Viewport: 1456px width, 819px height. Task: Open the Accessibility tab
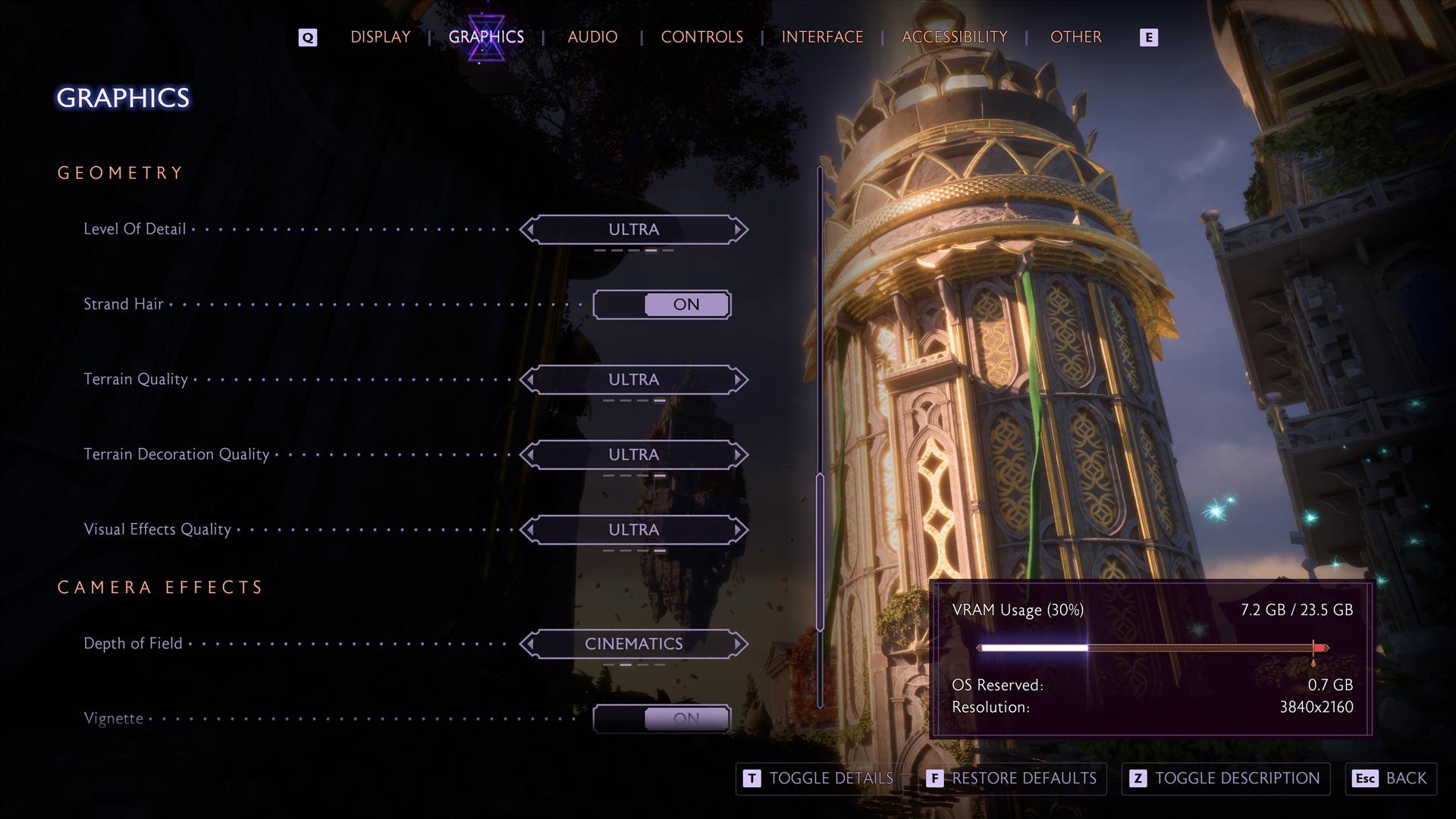tap(954, 37)
